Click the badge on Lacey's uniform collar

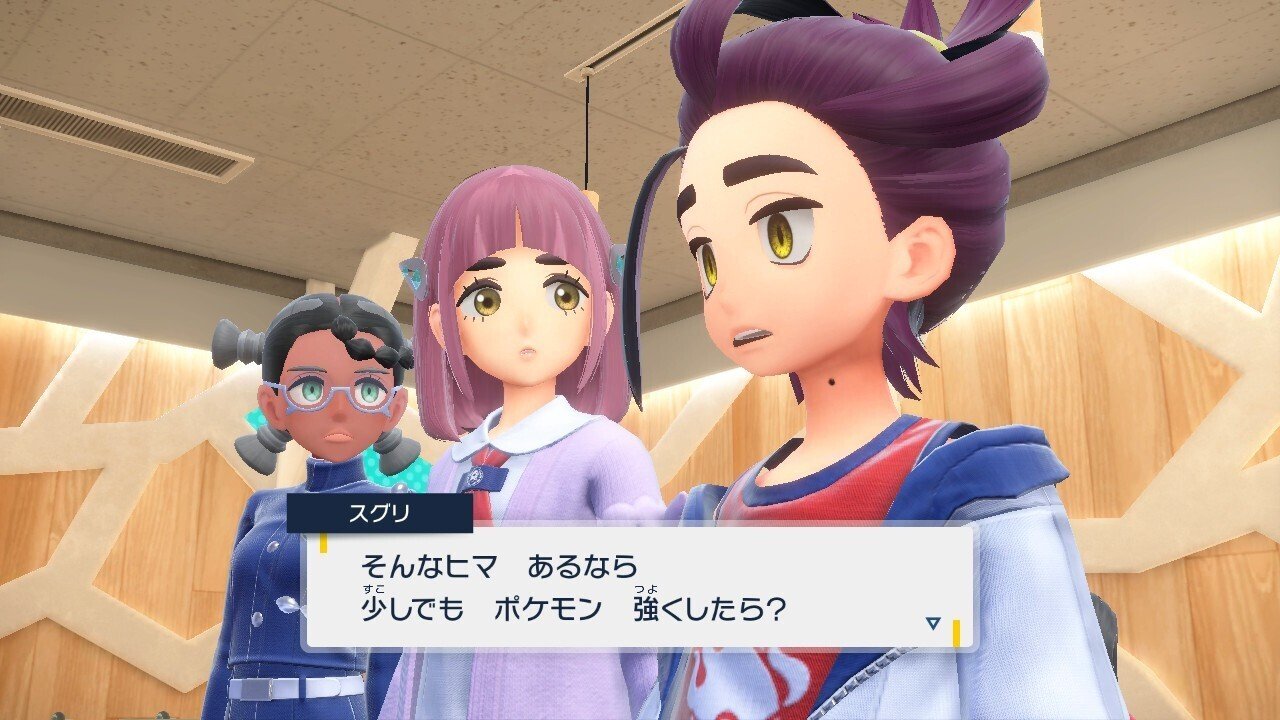(475, 477)
